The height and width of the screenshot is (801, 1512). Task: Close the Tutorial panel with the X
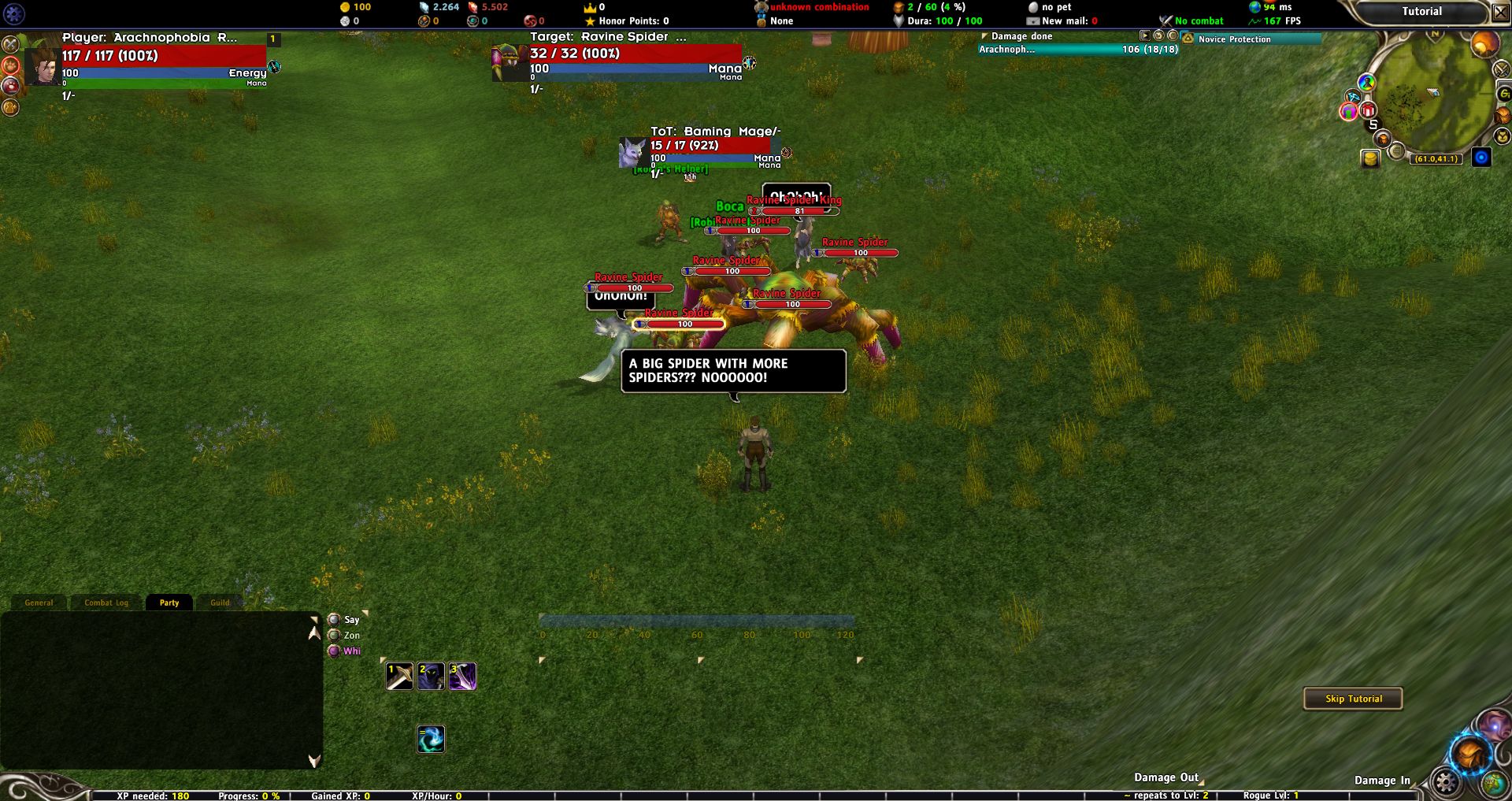1501,13
